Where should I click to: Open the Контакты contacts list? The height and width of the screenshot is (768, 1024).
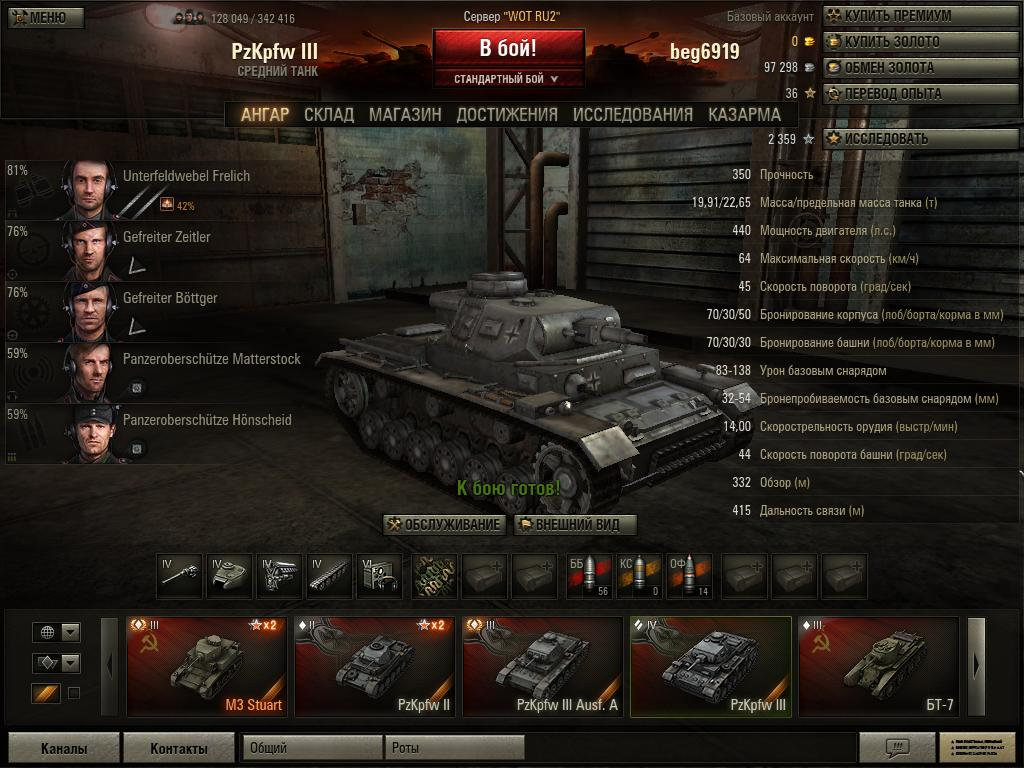click(179, 748)
